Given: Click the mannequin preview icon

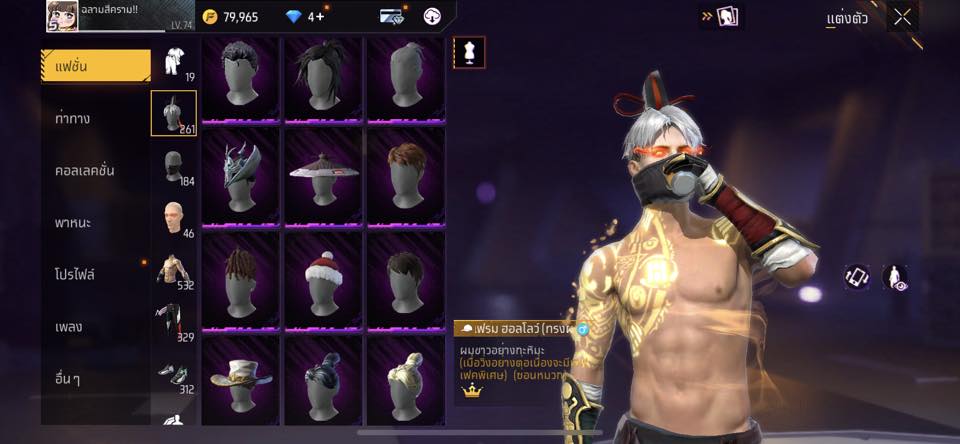Looking at the screenshot, I should click(x=468, y=52).
